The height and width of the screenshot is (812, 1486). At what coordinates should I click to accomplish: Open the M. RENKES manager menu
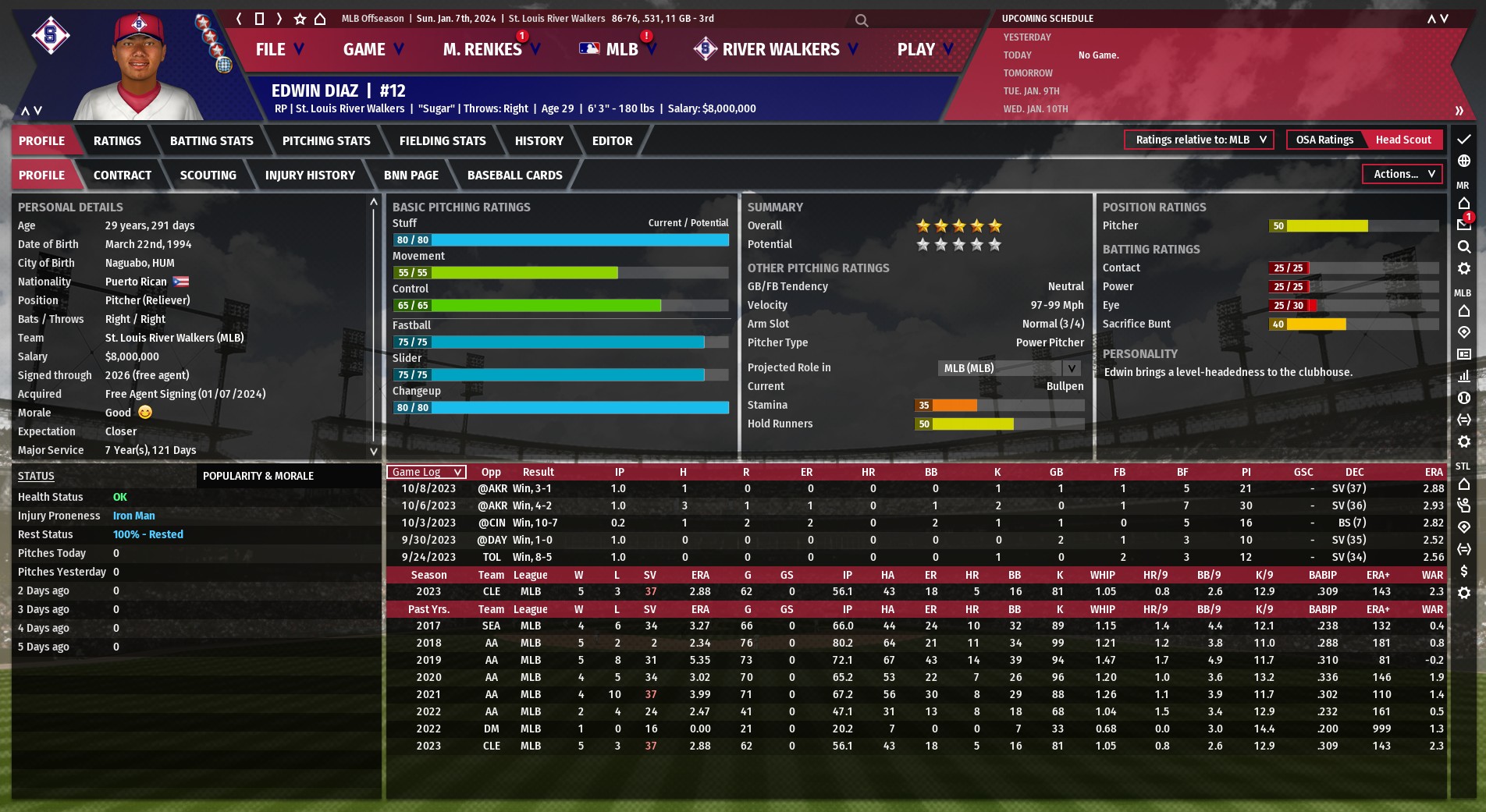point(490,49)
